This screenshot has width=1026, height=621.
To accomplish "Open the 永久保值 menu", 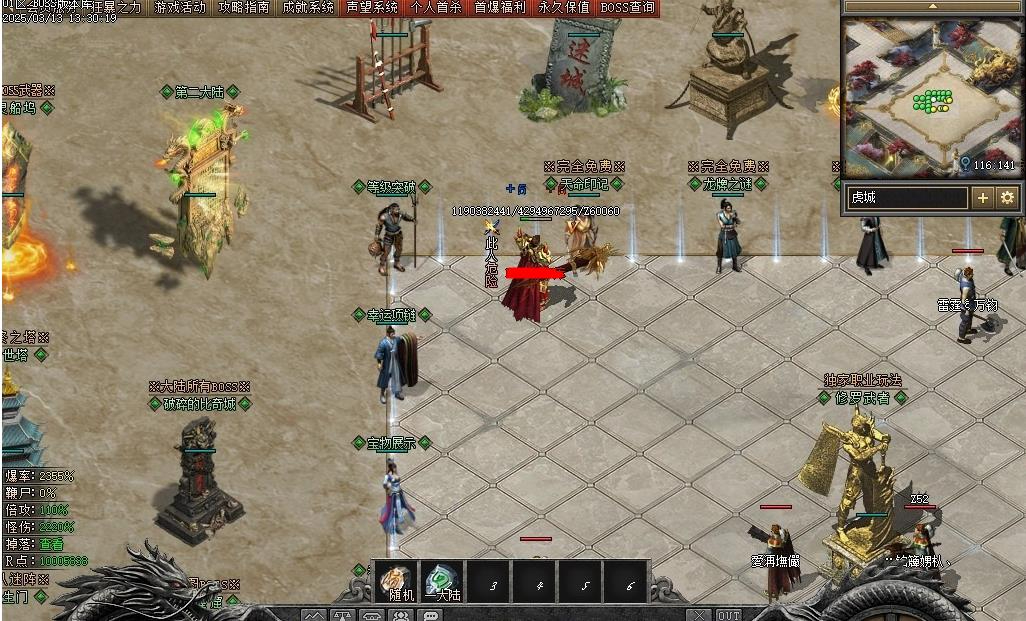I will (564, 7).
